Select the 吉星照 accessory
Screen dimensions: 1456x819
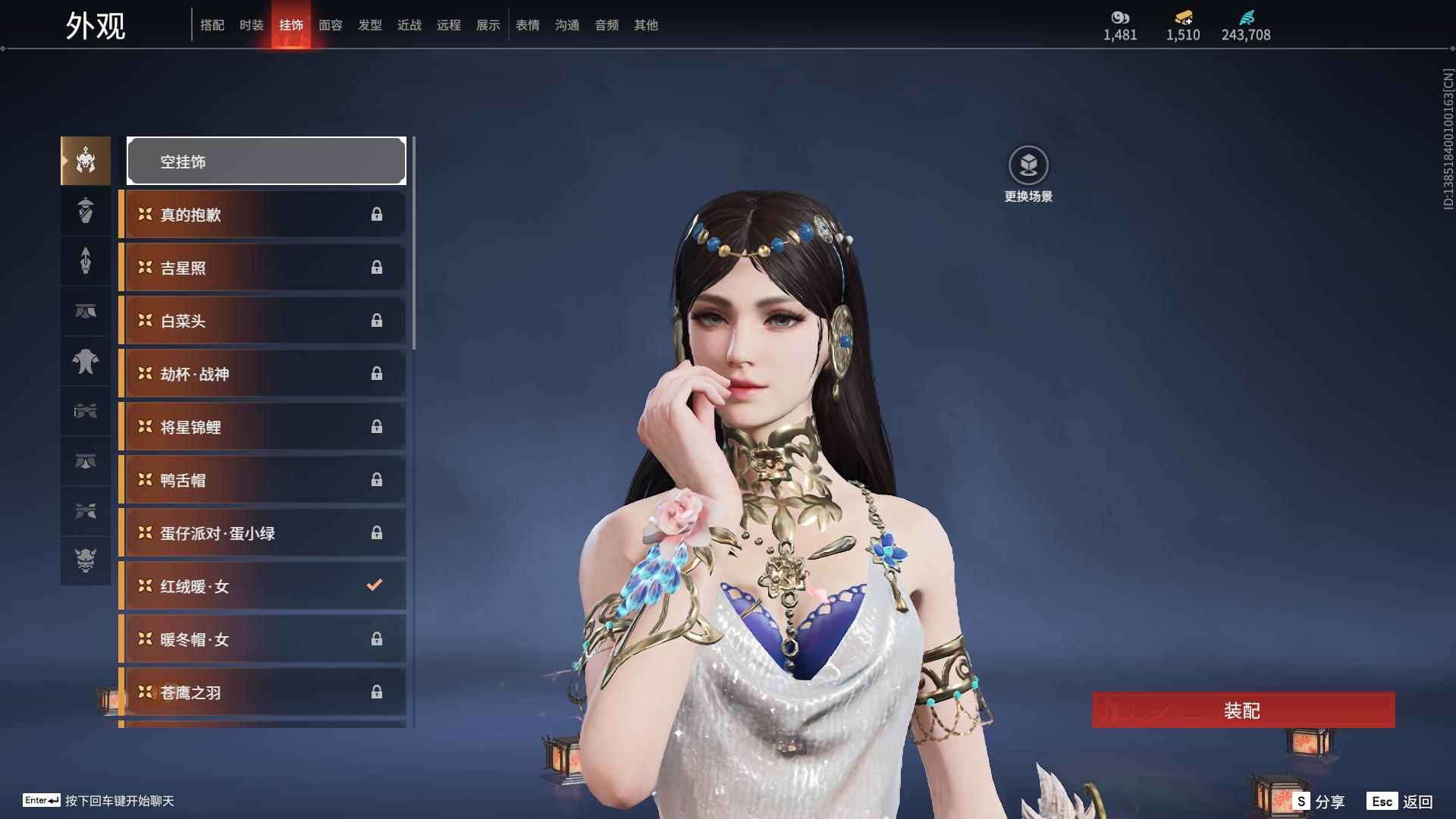point(262,268)
